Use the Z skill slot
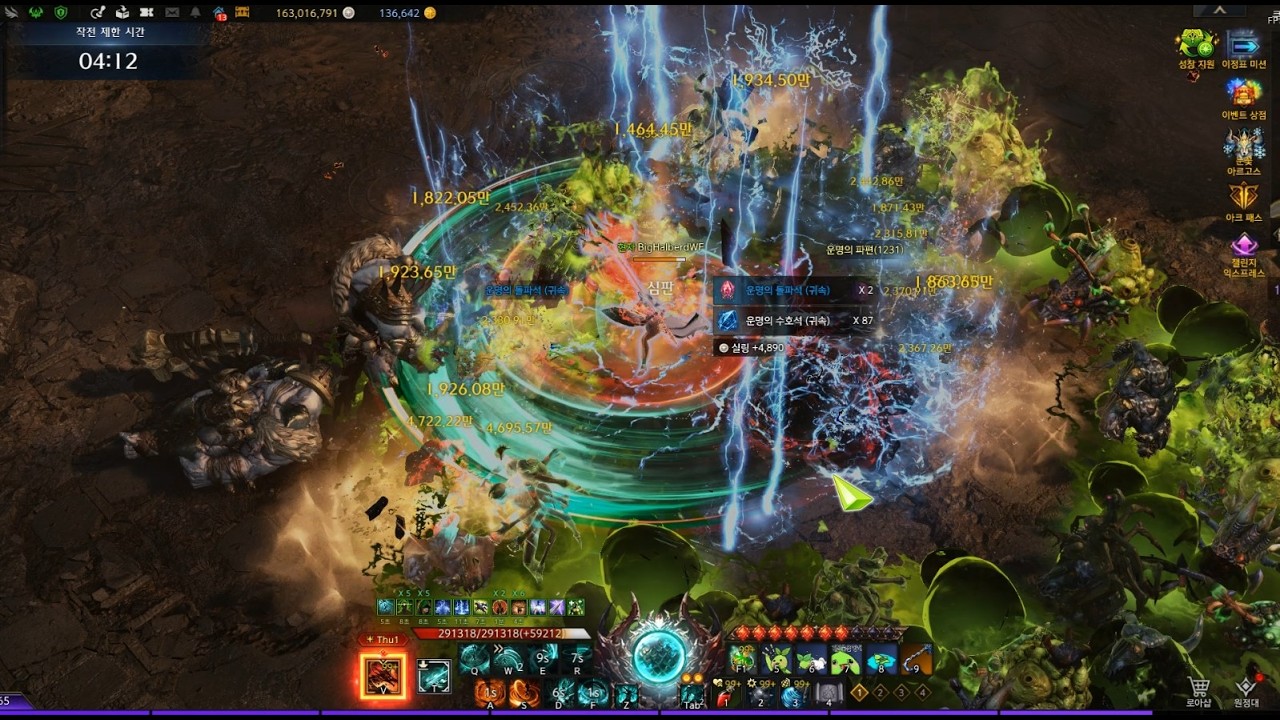 626,693
